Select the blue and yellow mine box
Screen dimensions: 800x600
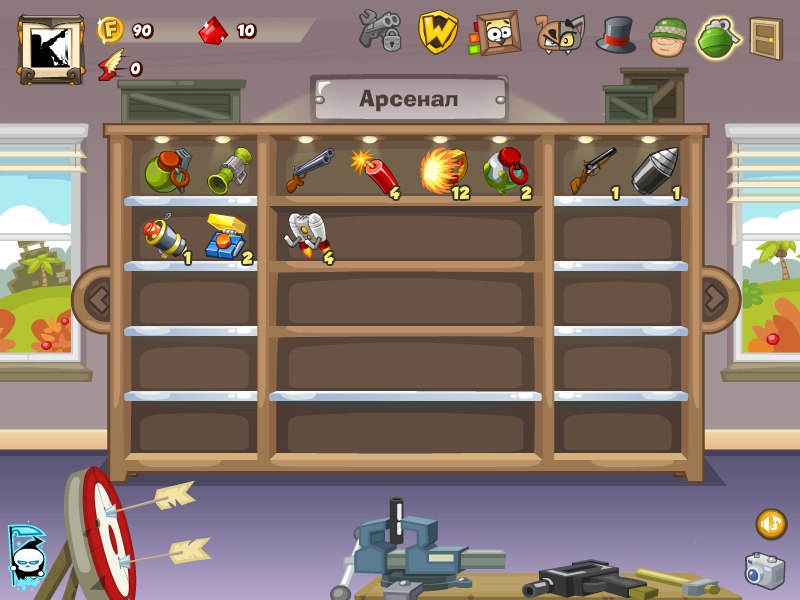pyautogui.click(x=229, y=237)
